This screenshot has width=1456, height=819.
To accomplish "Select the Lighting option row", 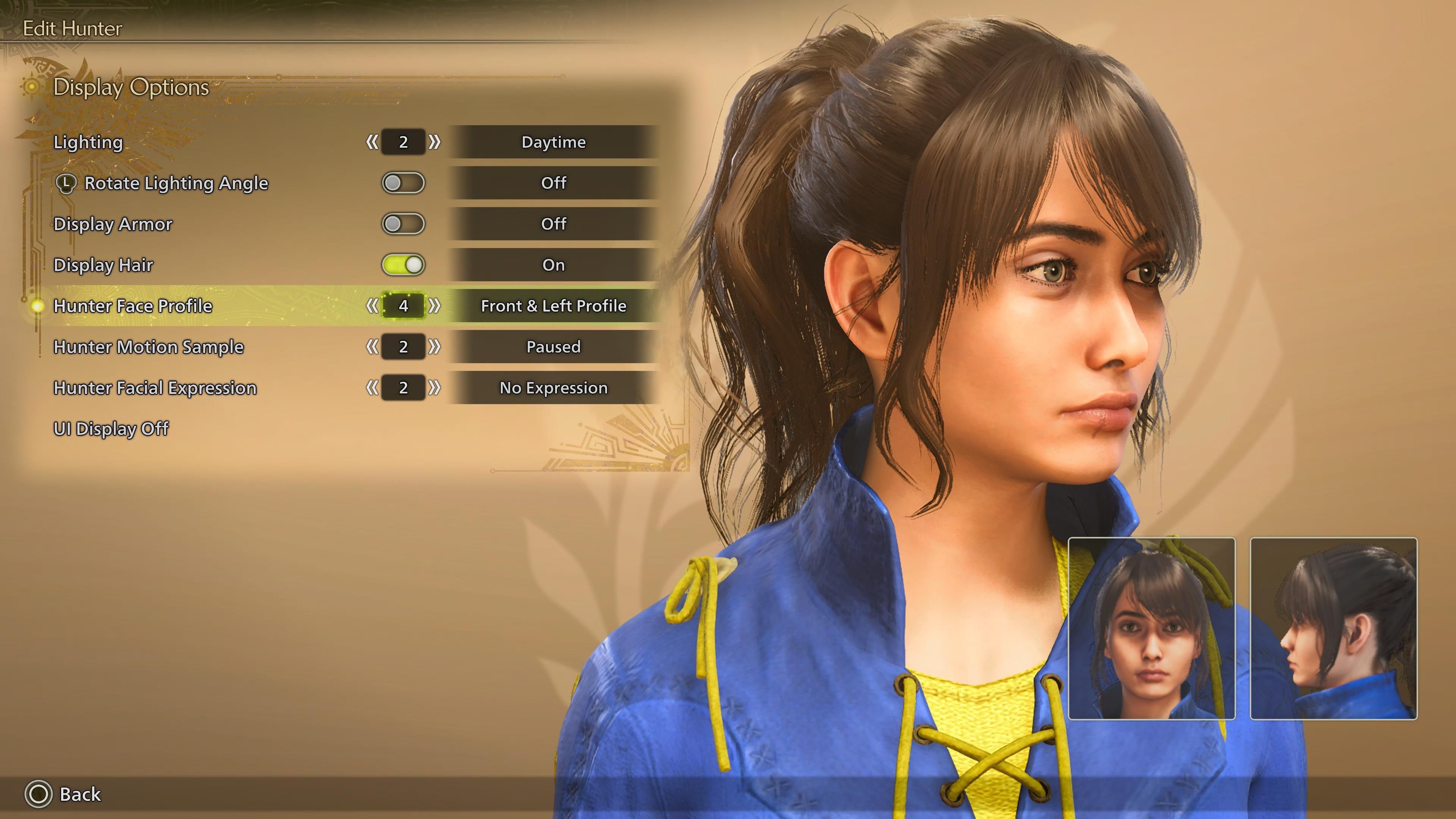I will point(88,142).
